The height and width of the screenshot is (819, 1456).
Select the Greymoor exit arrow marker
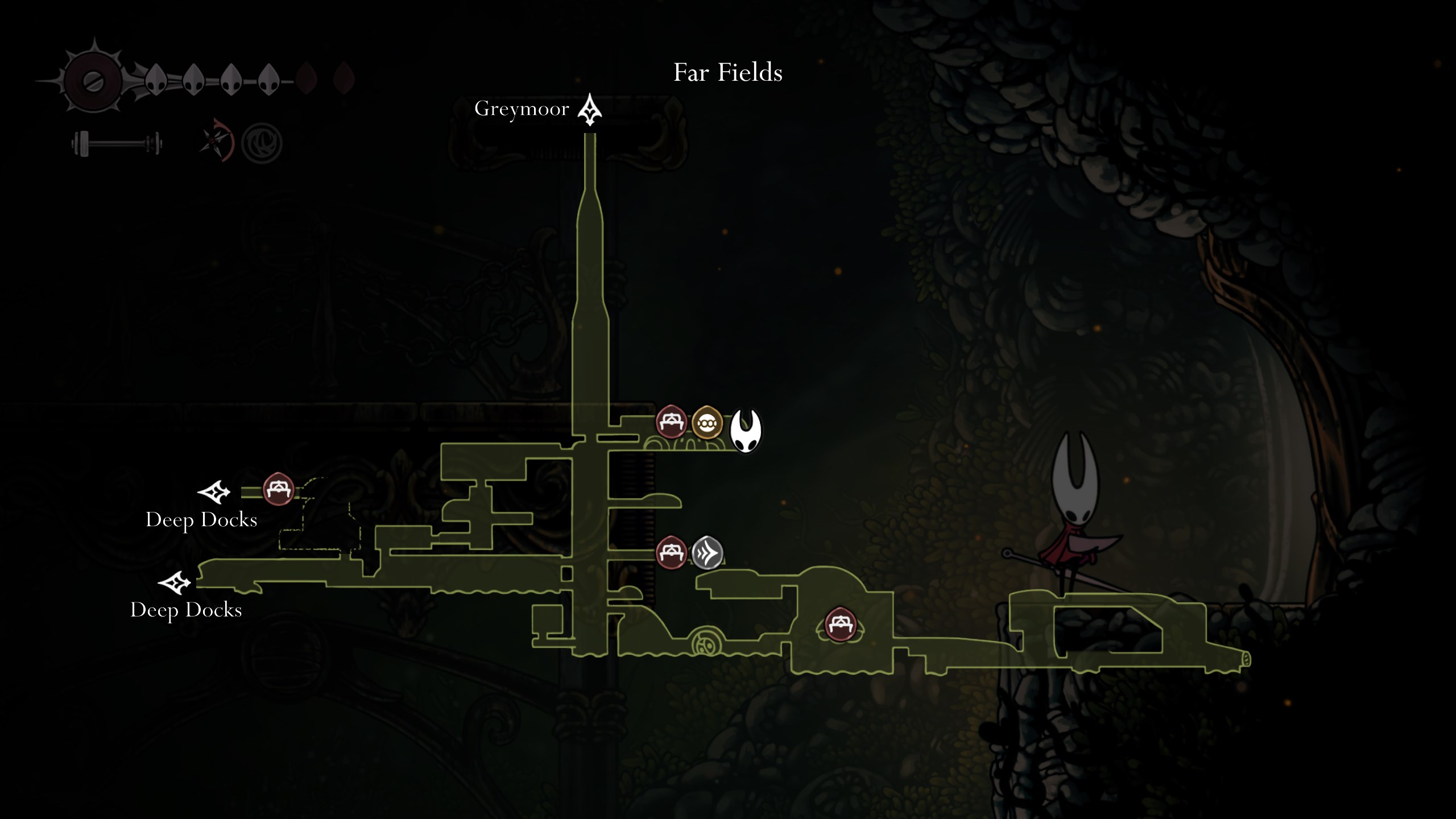590,109
